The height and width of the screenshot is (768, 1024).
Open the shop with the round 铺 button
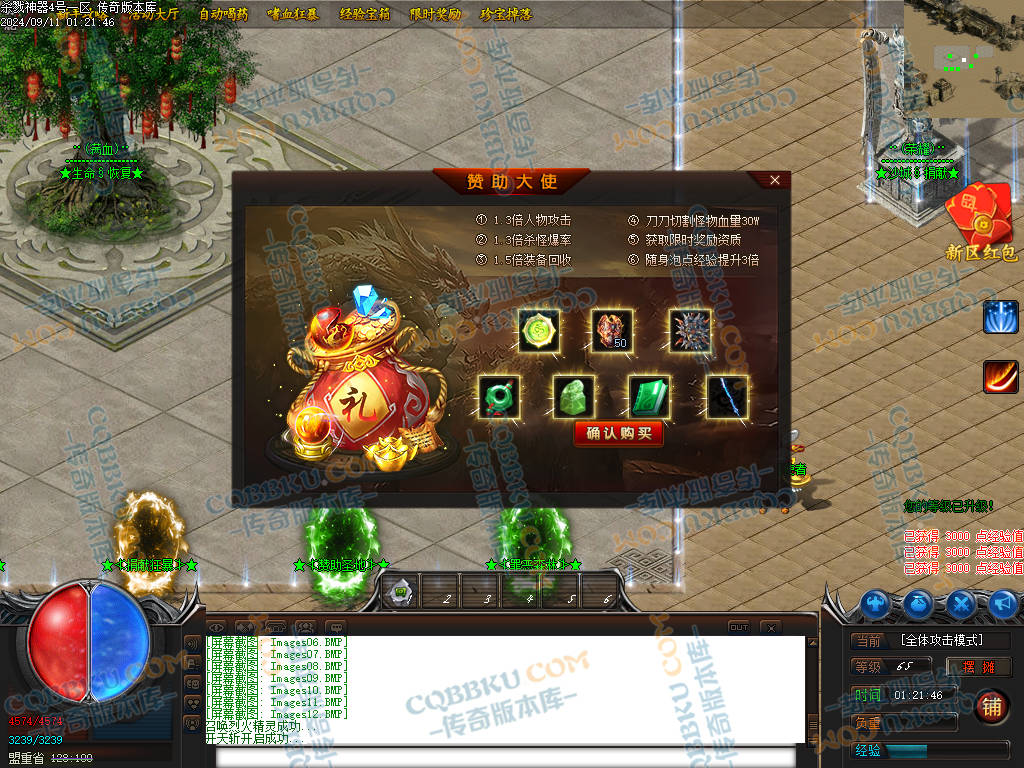point(991,705)
